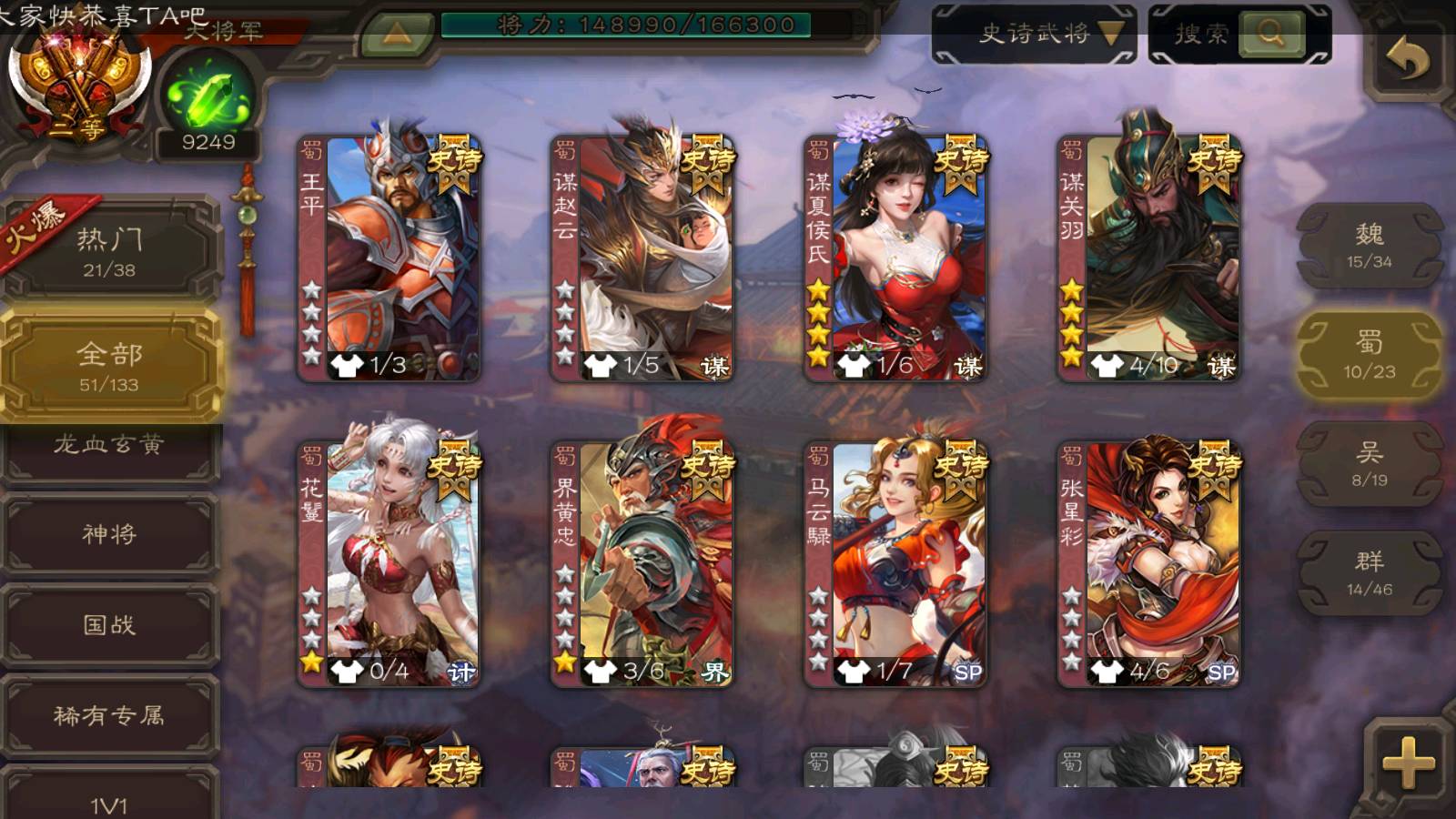This screenshot has height=819, width=1456.
Task: Open the 龙血玄黄 category
Action: coord(109,446)
